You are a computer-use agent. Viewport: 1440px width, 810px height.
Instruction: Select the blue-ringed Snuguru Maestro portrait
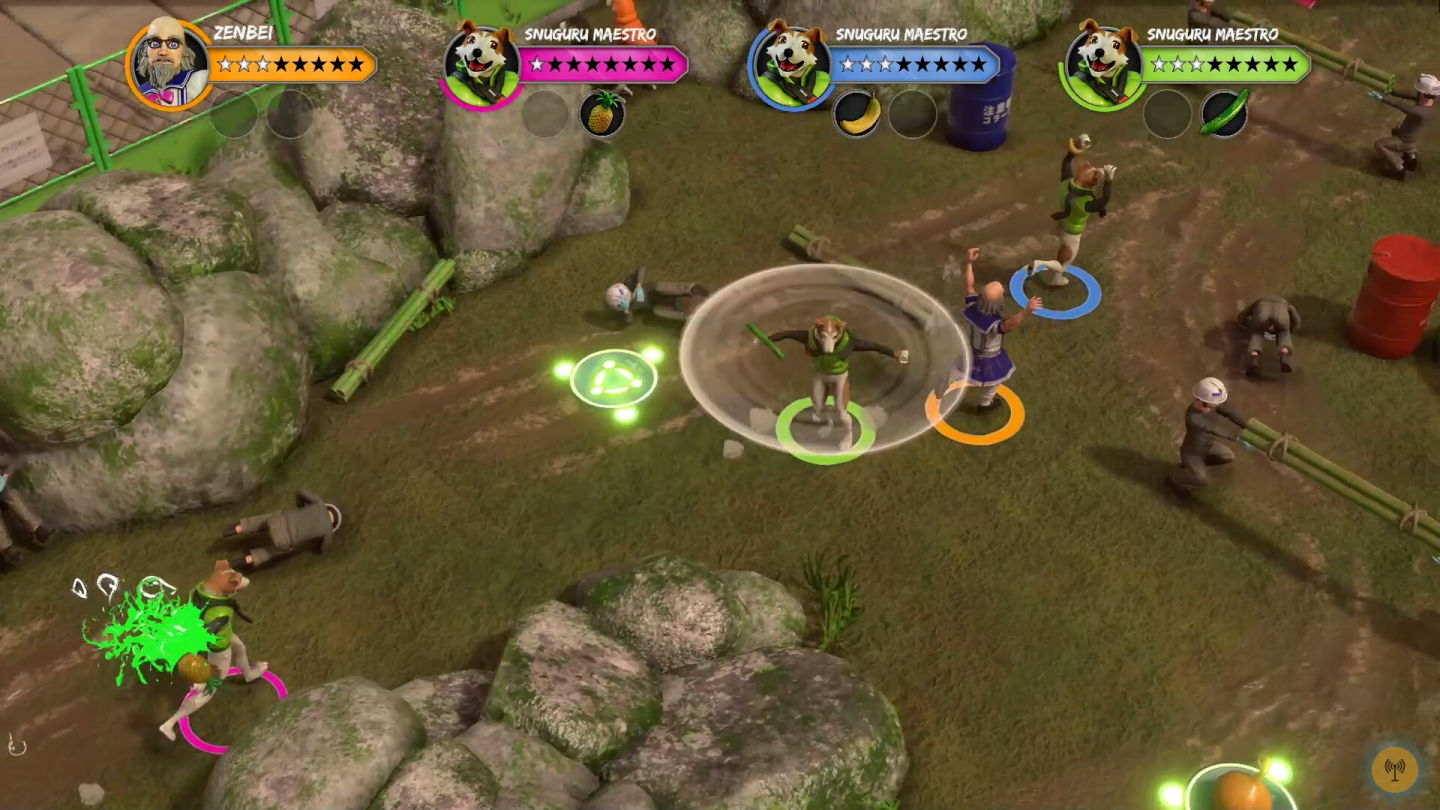[790, 65]
